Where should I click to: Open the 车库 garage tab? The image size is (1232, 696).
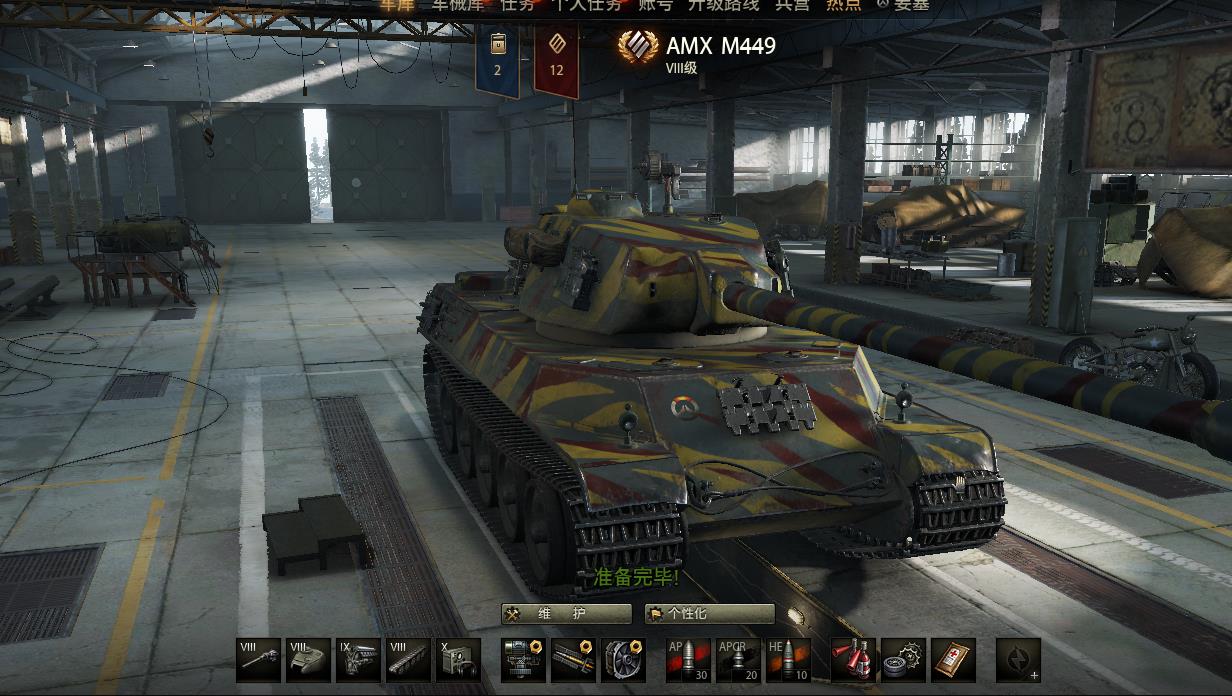(x=396, y=5)
